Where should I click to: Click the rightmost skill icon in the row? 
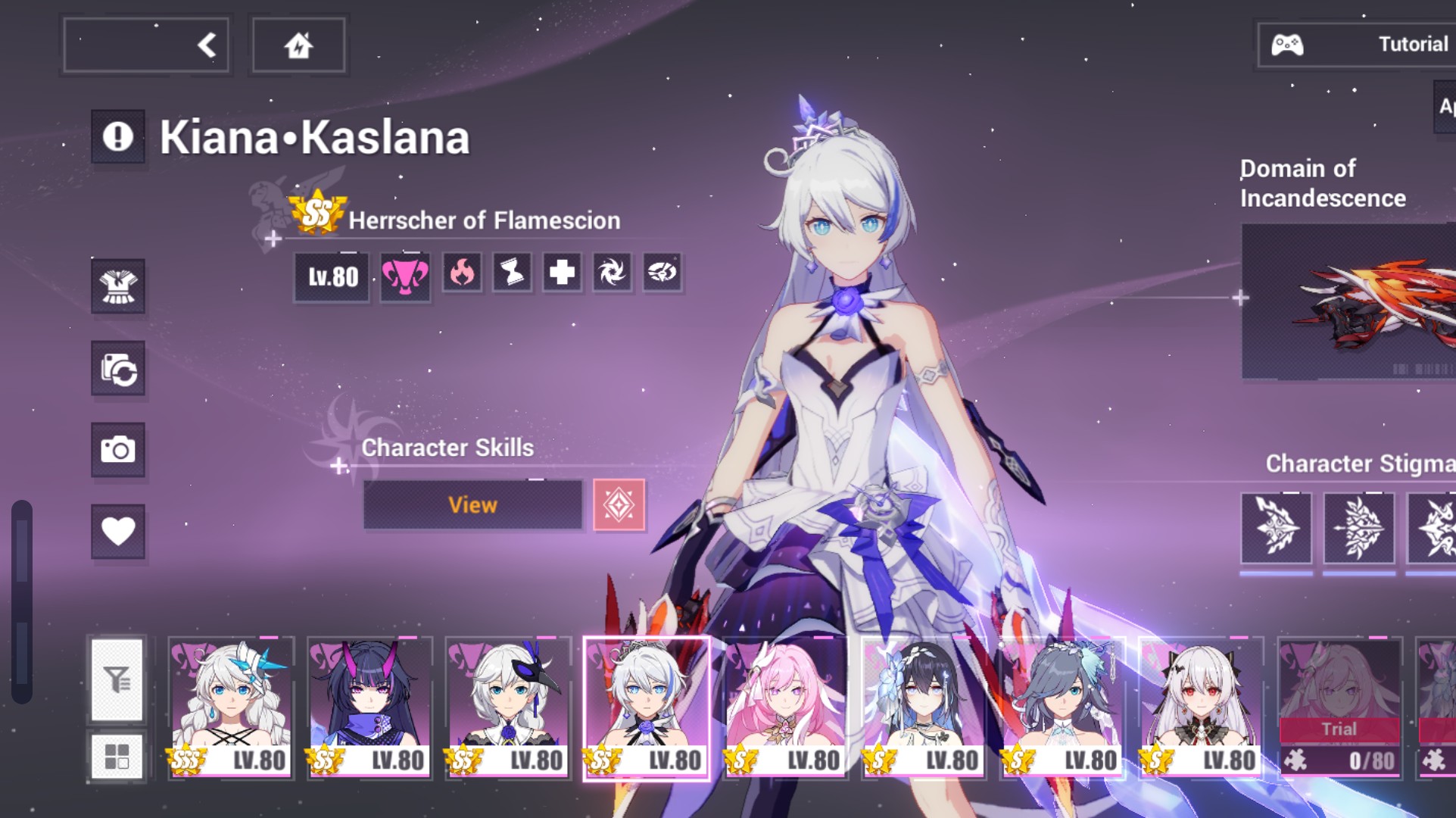pyautogui.click(x=662, y=274)
